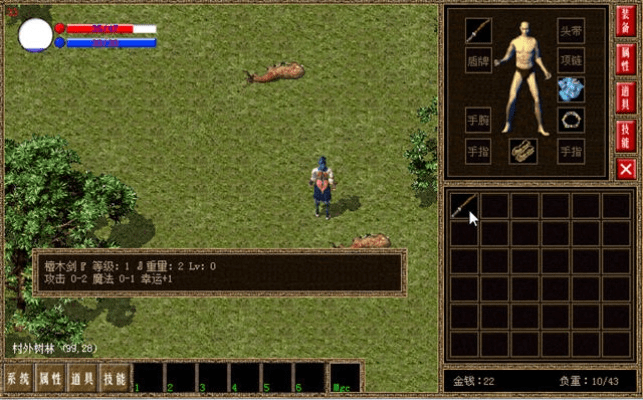Click the empty 头带 headband slot
Screen dimensions: 643x400
tap(570, 30)
